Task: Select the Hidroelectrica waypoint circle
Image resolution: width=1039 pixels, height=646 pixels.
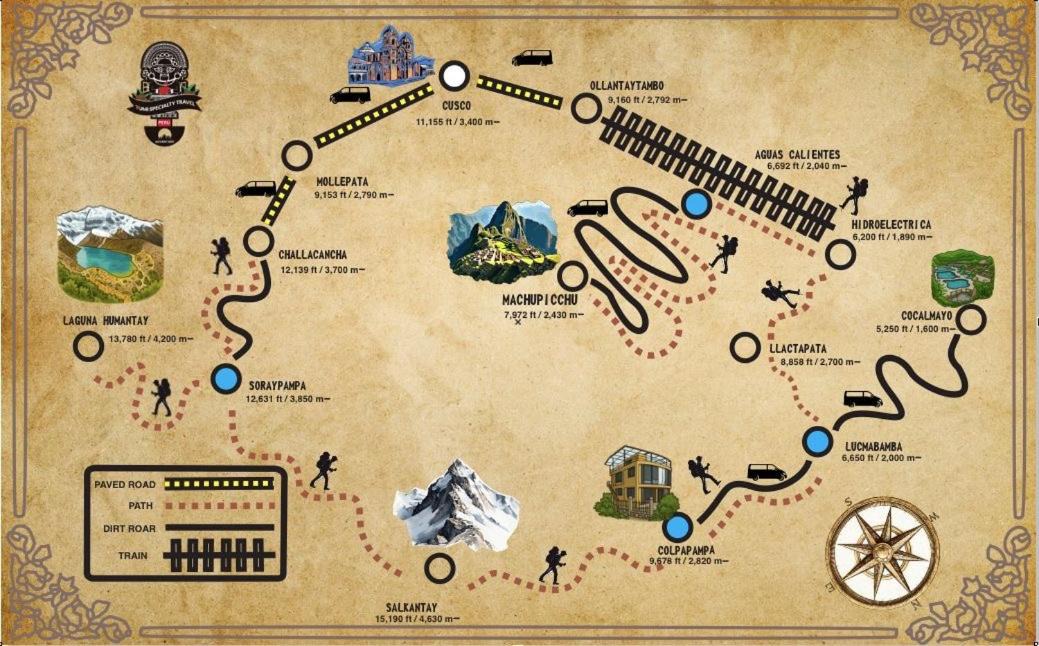Action: 841,254
